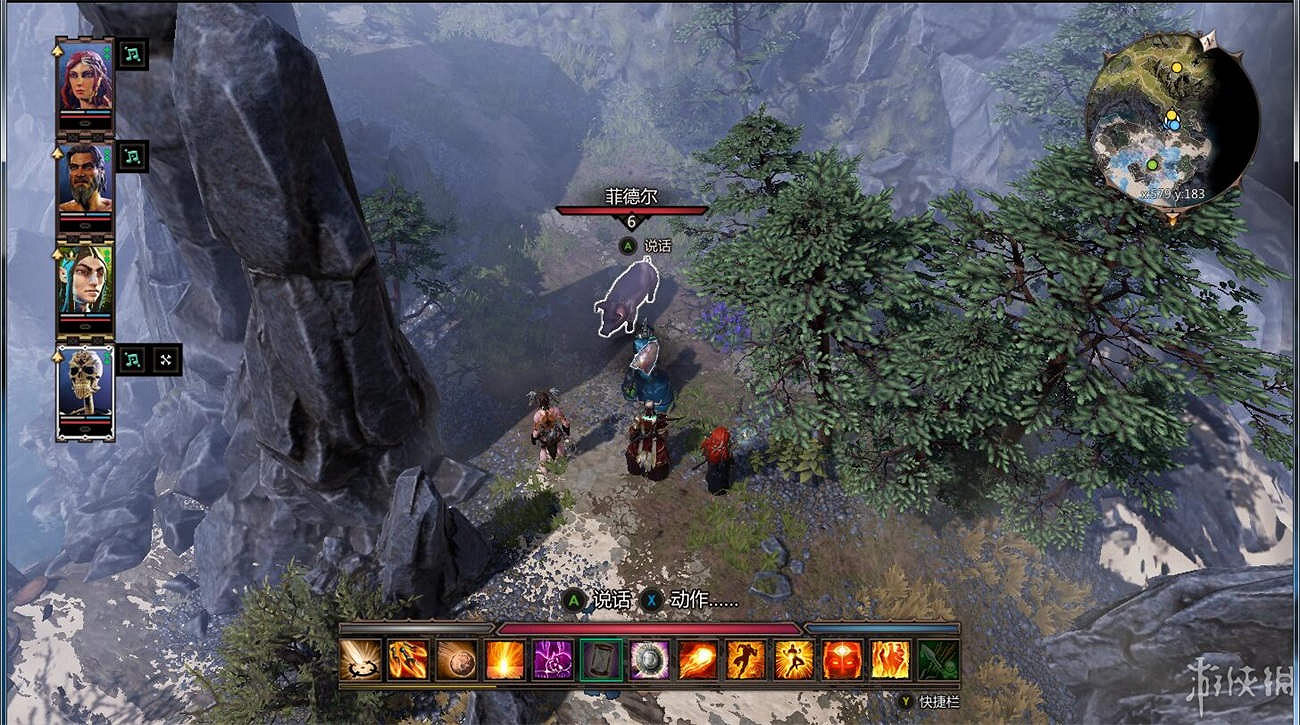Select the elf woman's party portrait
The width and height of the screenshot is (1300, 725).
(85, 283)
